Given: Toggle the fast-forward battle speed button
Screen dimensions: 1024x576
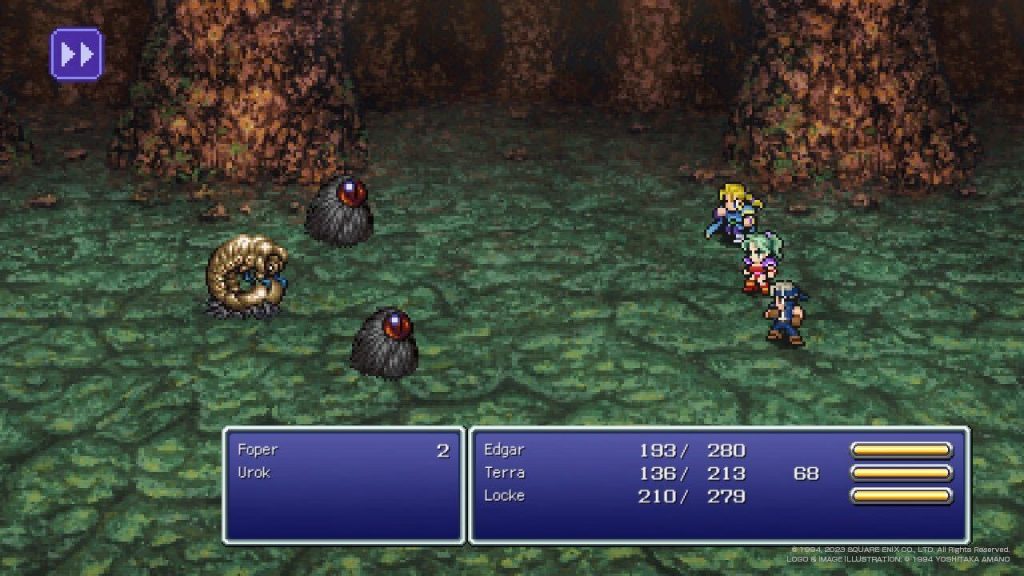Looking at the screenshot, I should (x=77, y=54).
